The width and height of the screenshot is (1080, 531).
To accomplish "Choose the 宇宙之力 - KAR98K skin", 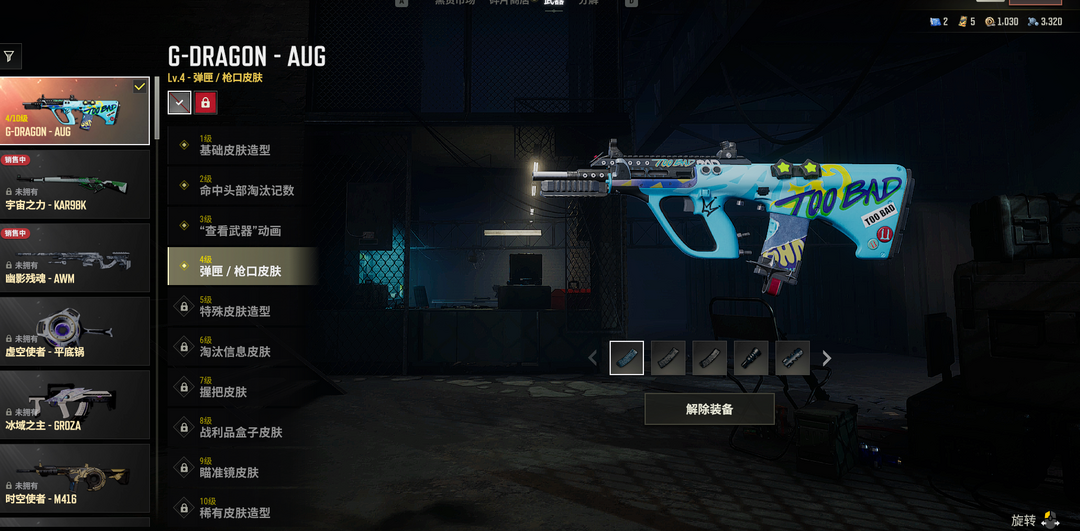I will 75,184.
